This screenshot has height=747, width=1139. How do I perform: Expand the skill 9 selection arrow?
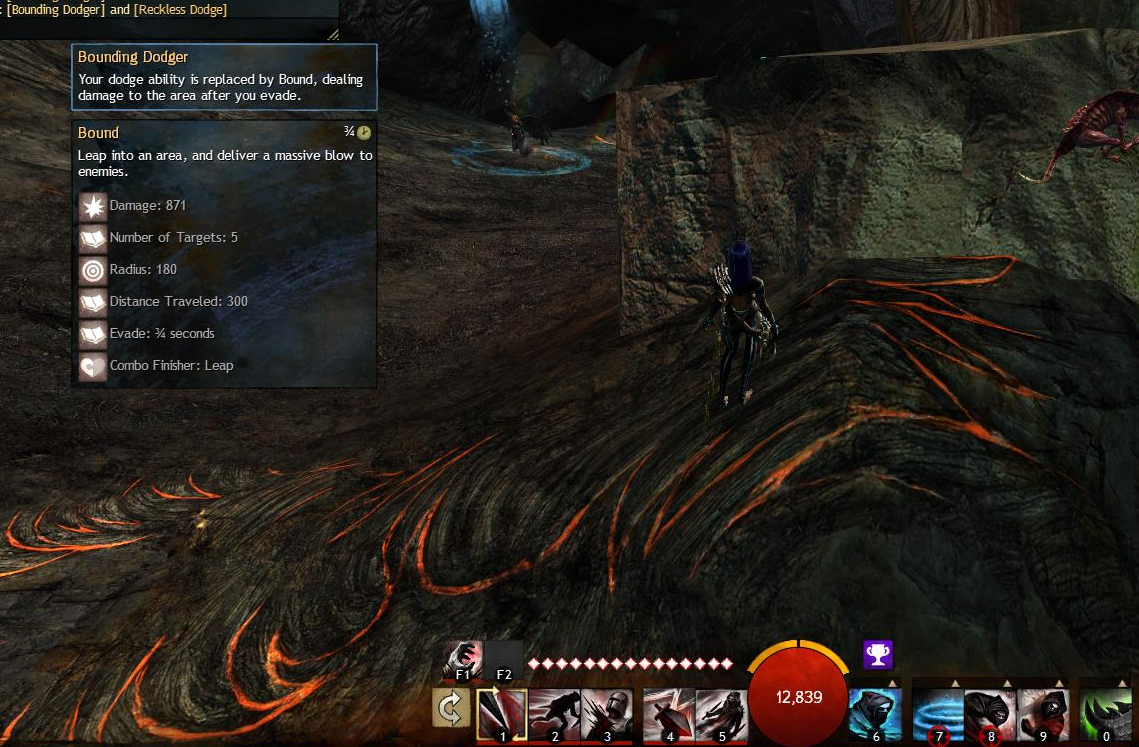tap(1059, 684)
